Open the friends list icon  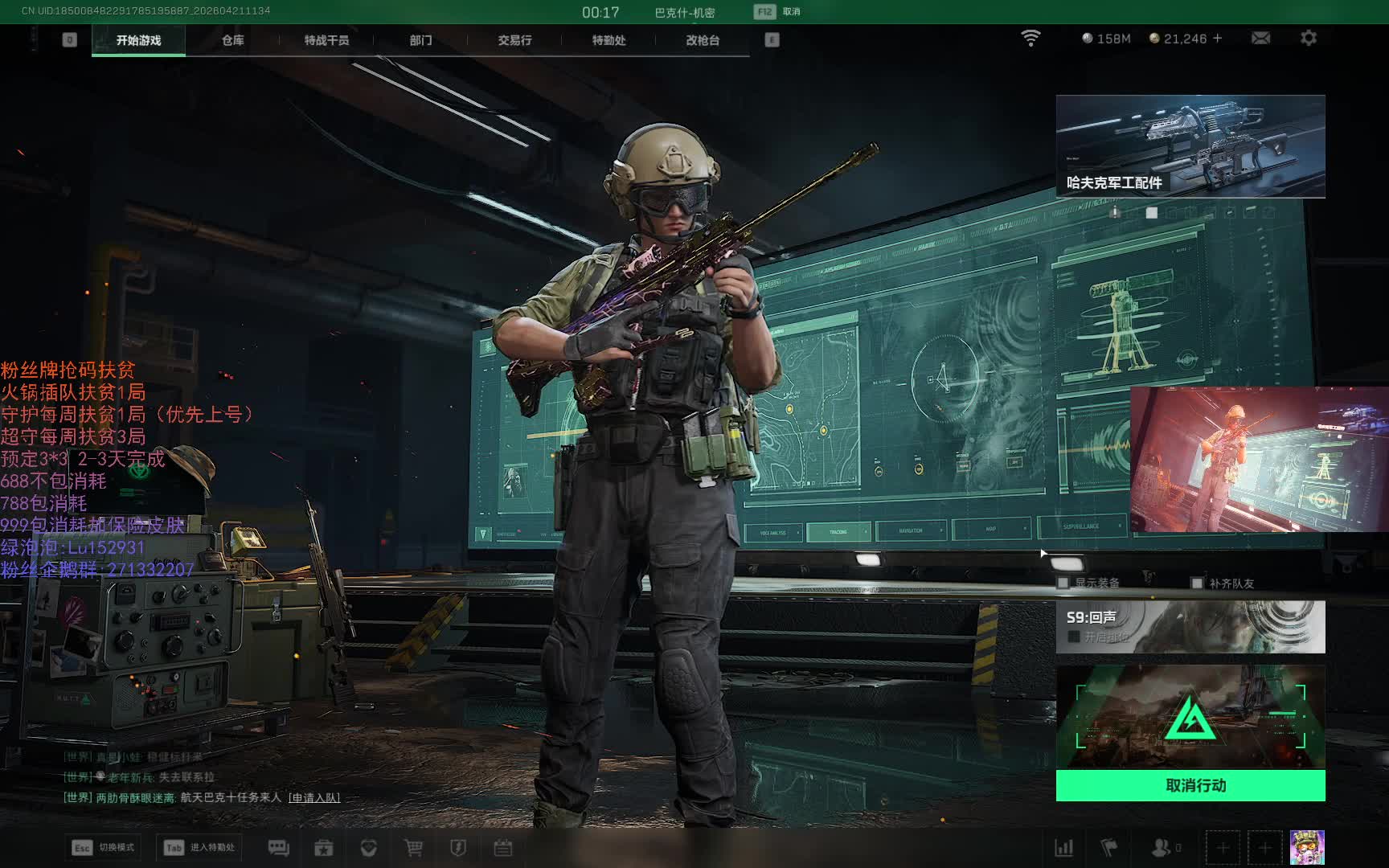click(x=1162, y=848)
